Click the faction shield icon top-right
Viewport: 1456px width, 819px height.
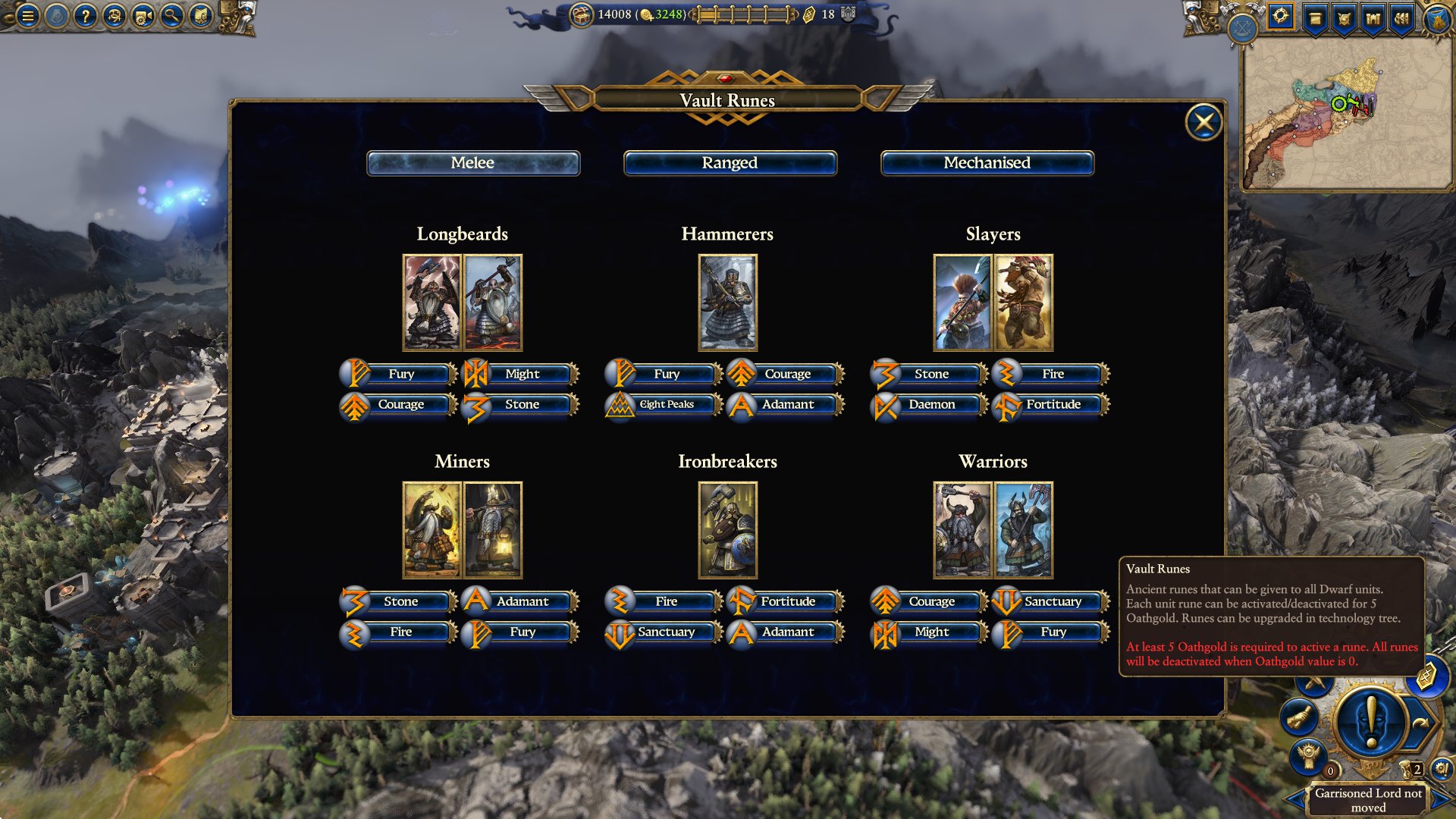tap(1344, 17)
